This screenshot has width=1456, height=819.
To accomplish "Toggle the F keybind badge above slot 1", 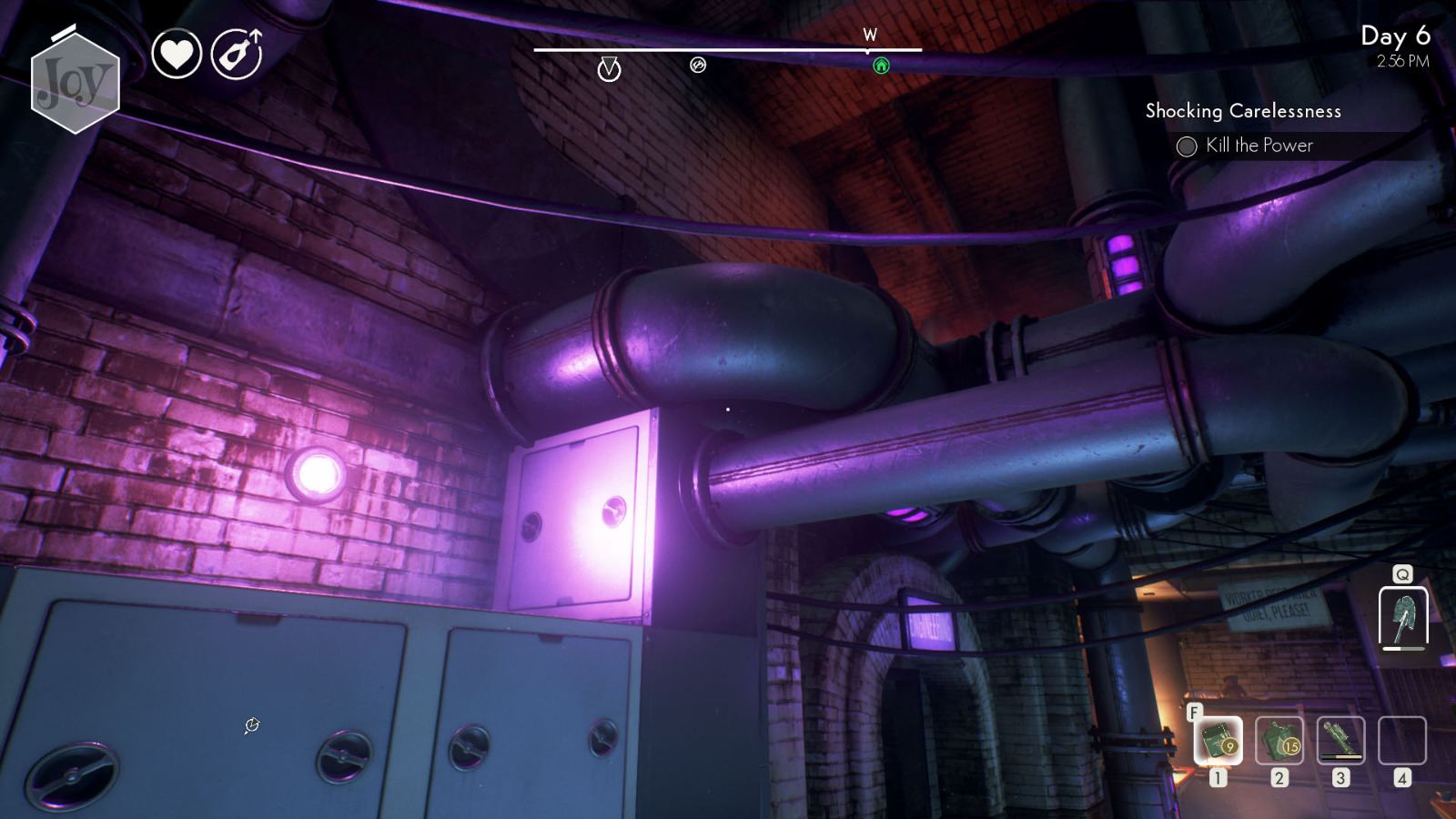I will click(1196, 713).
